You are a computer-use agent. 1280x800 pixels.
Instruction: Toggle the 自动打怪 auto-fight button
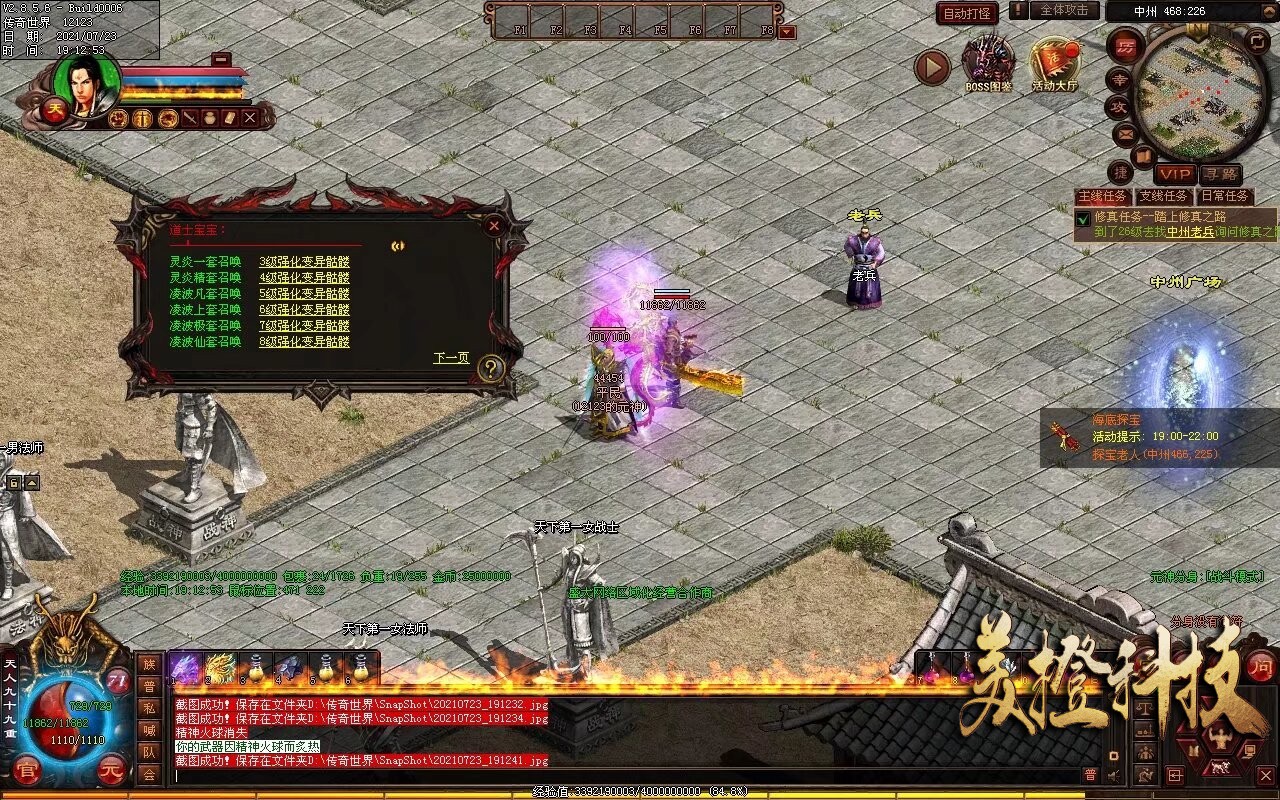click(x=967, y=13)
